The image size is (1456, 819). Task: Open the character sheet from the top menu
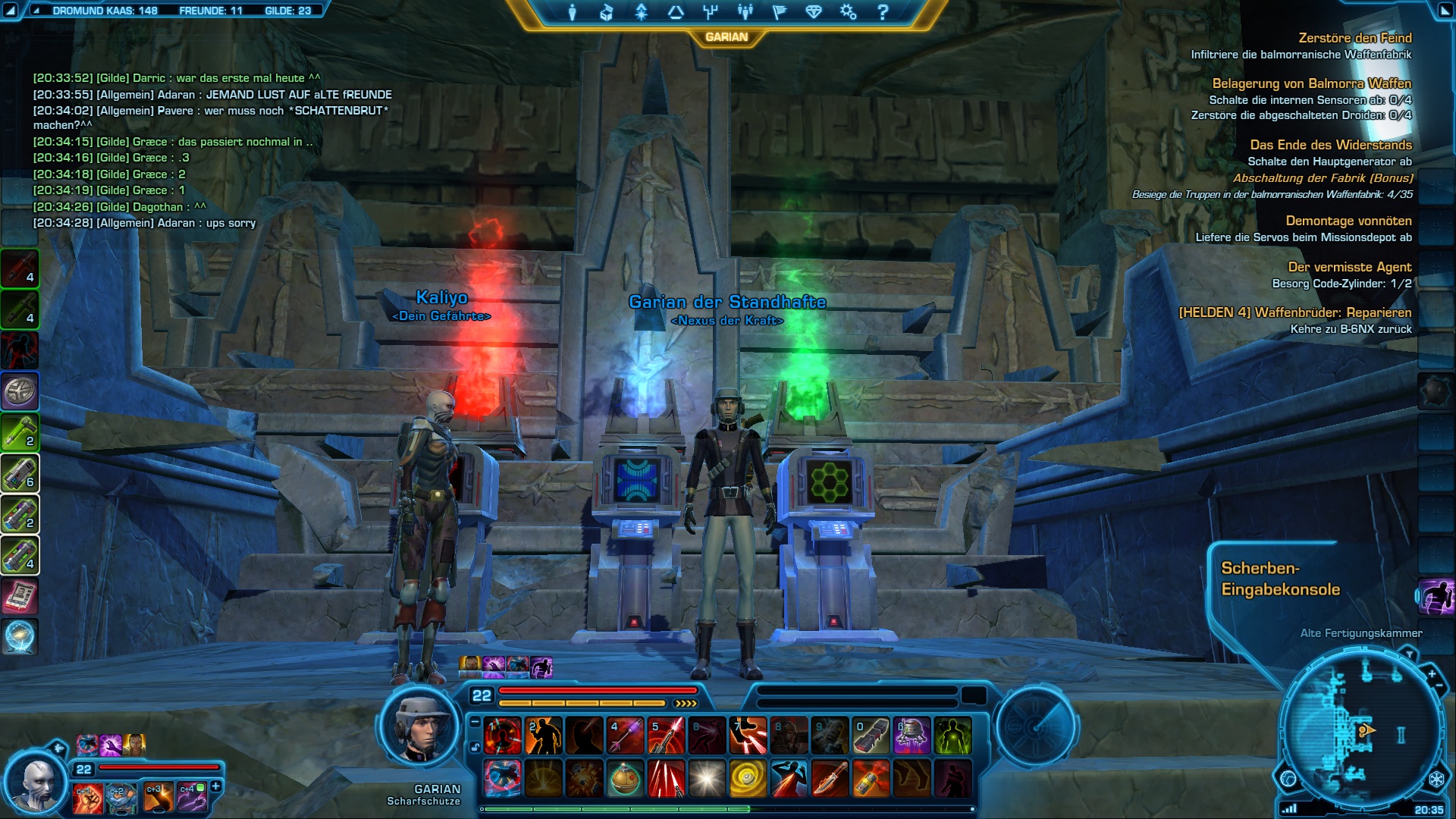click(572, 12)
